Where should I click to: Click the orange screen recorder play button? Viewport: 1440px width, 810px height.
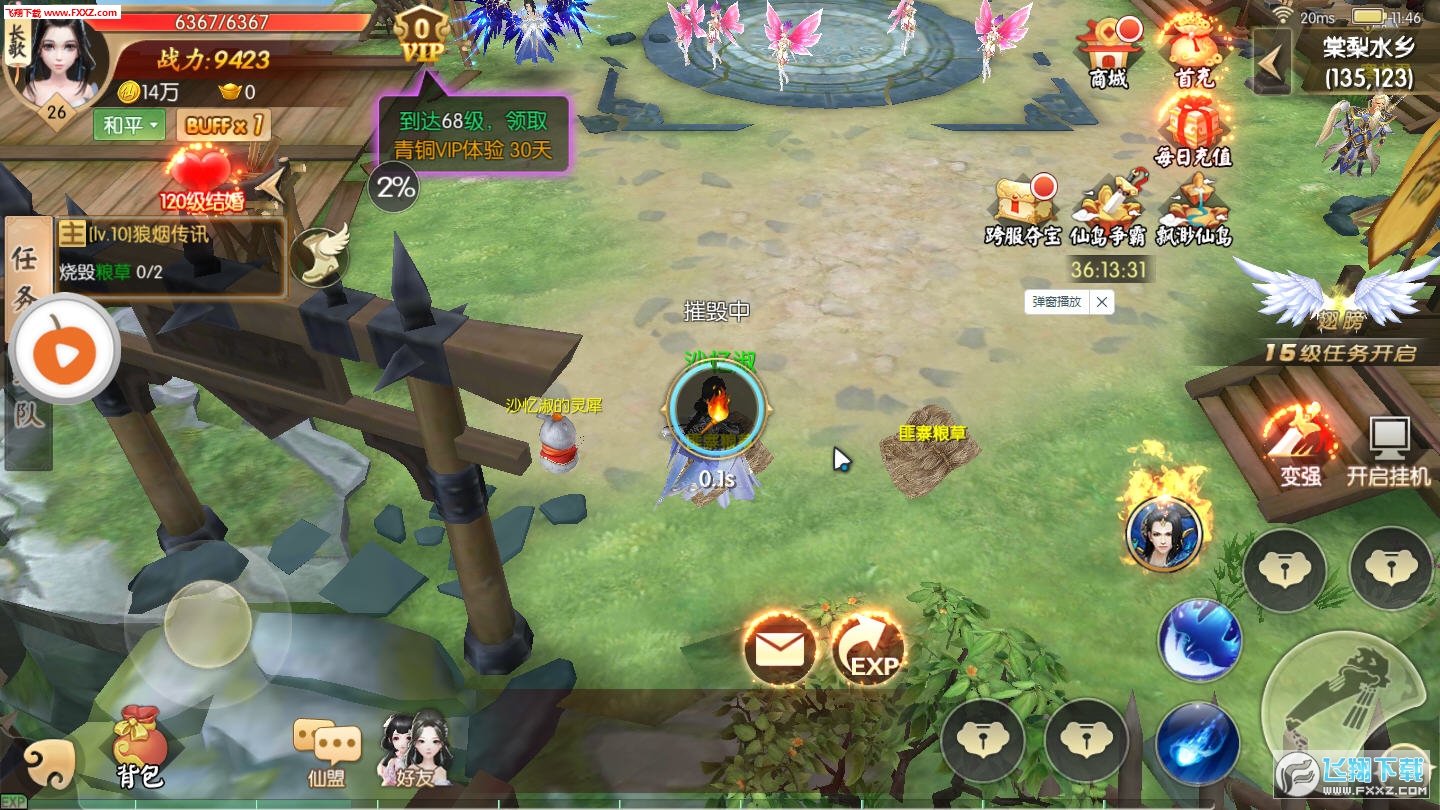[x=64, y=350]
